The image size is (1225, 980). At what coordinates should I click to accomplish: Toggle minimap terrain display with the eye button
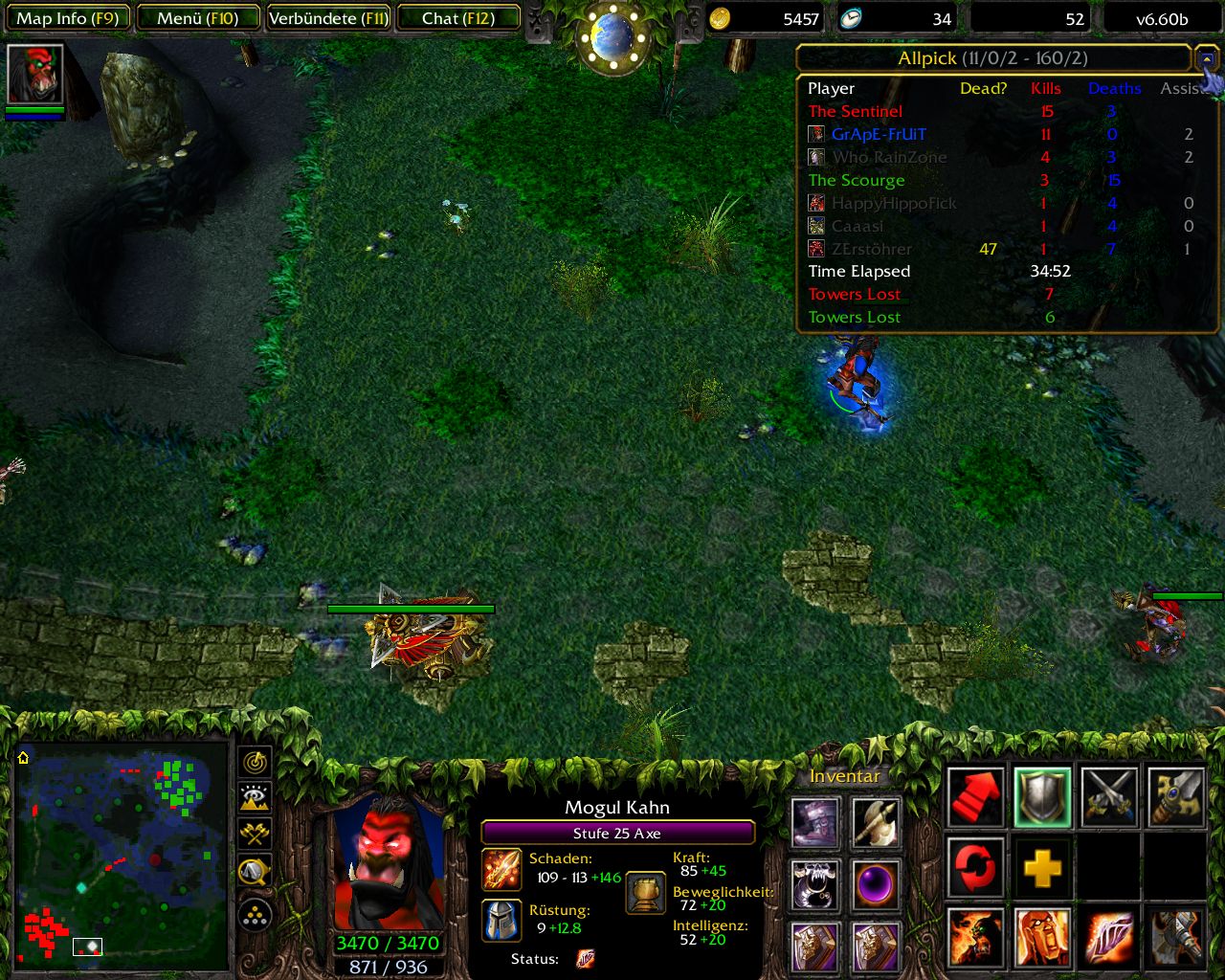coord(256,797)
